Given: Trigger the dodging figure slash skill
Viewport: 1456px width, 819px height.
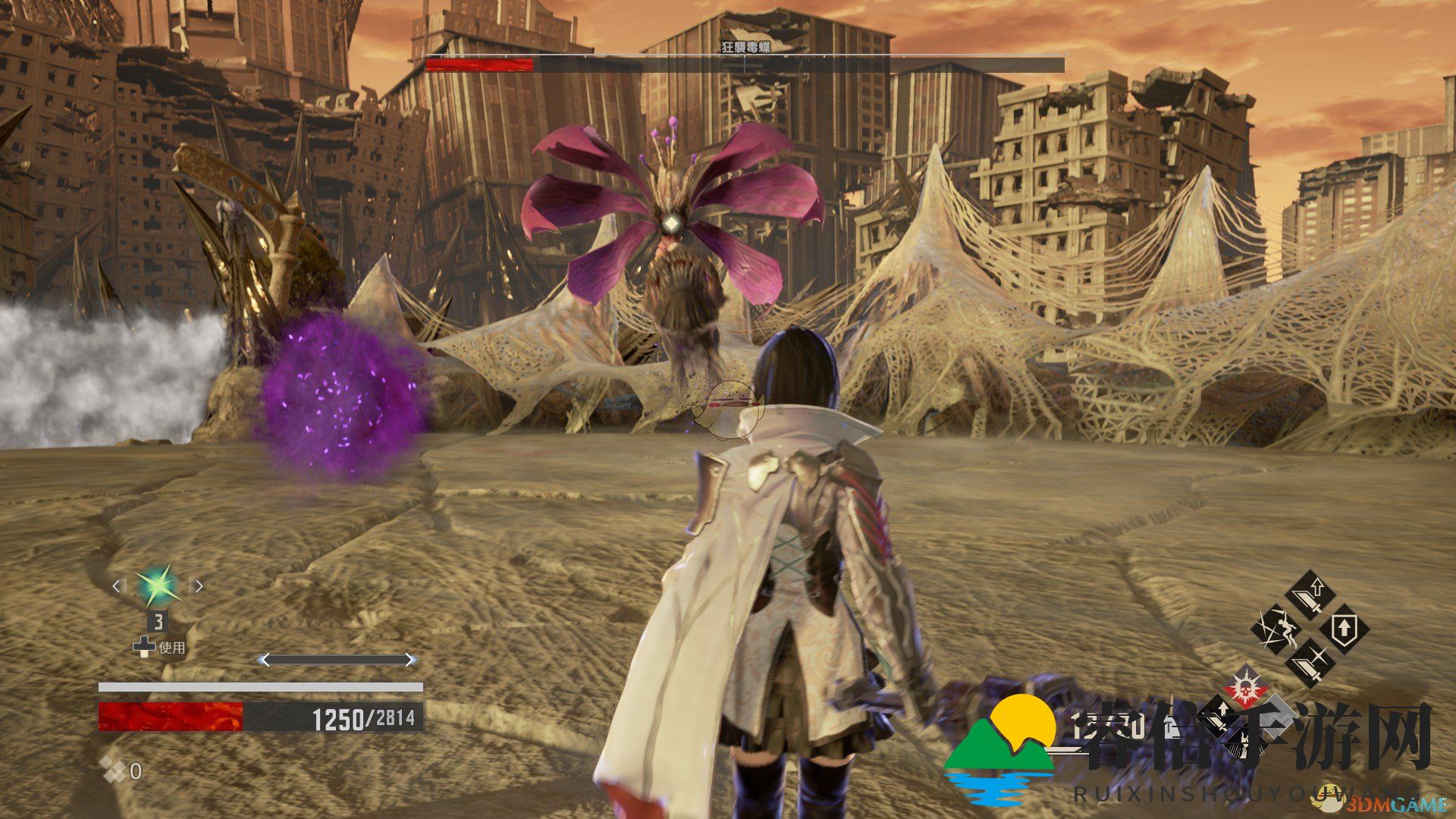Looking at the screenshot, I should pos(1276,629).
